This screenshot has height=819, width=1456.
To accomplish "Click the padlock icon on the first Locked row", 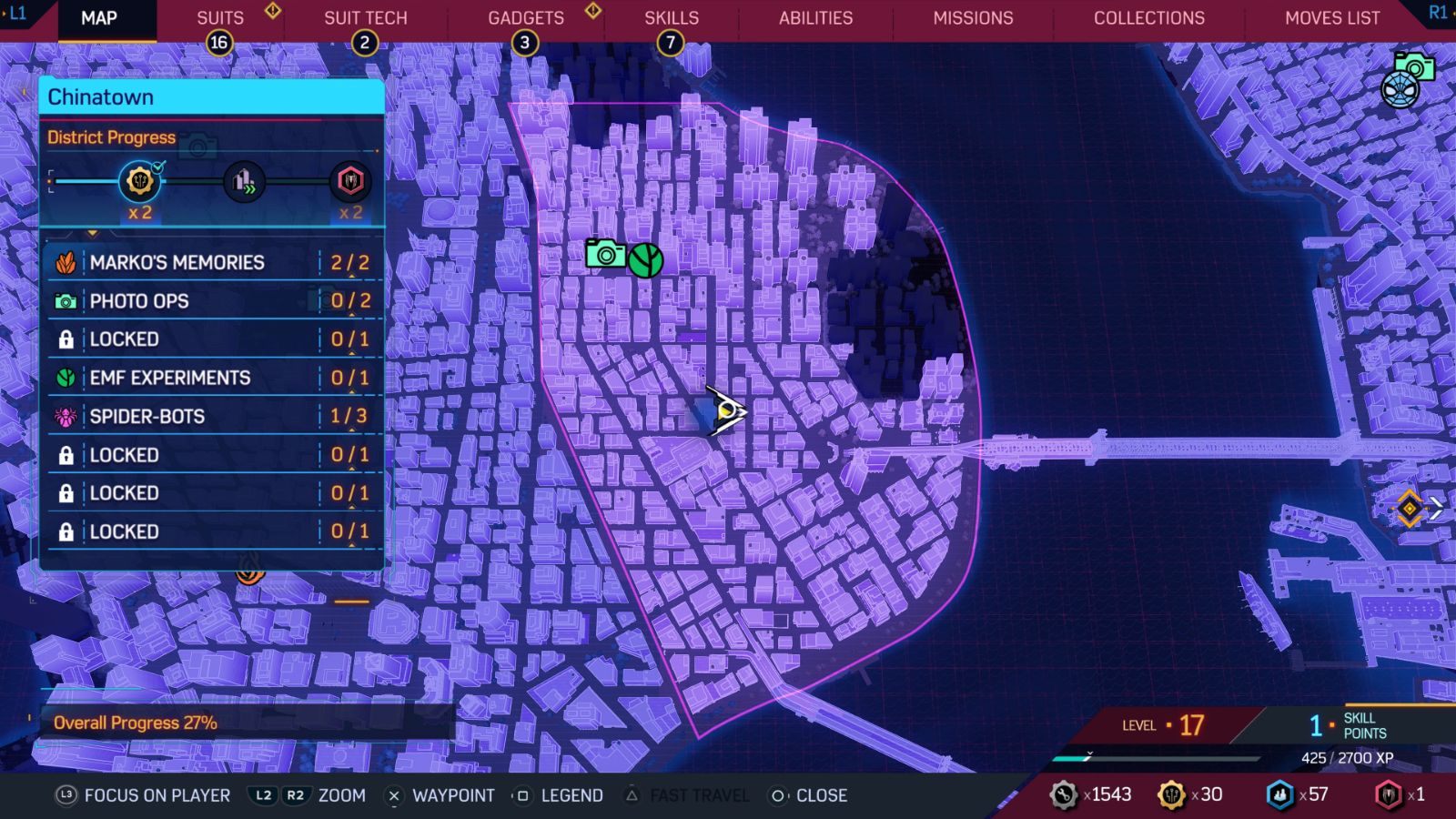I will [66, 339].
